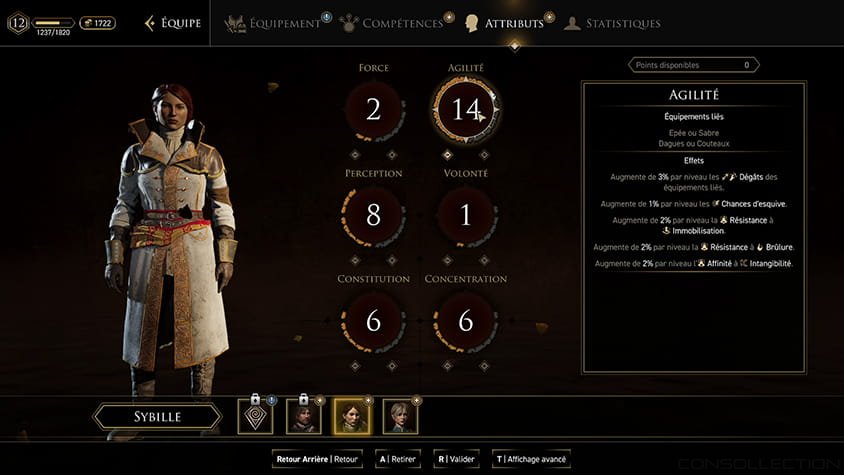Pick the Volonté attribute circle

(x=466, y=214)
